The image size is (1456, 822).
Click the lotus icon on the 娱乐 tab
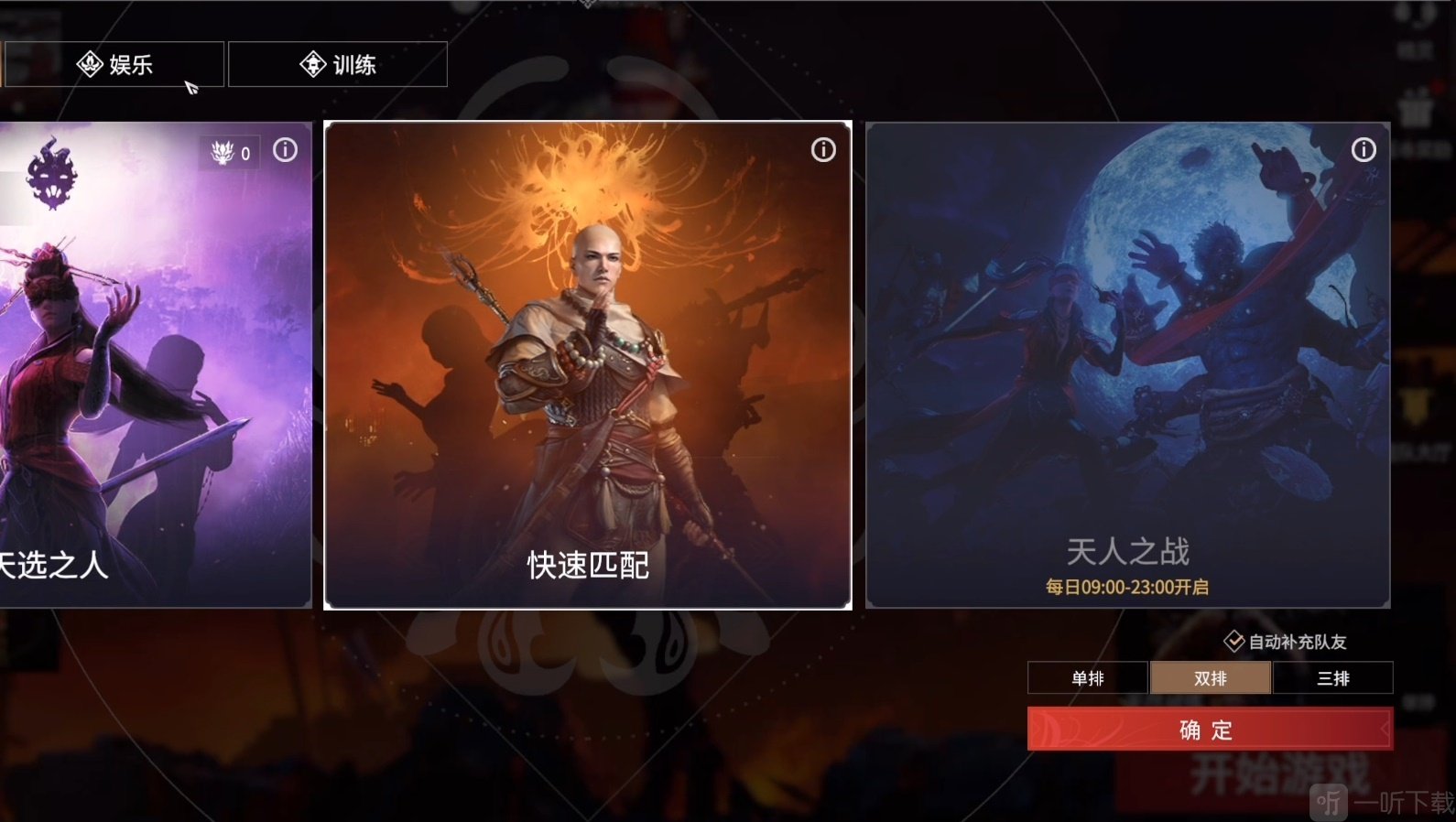(90, 63)
